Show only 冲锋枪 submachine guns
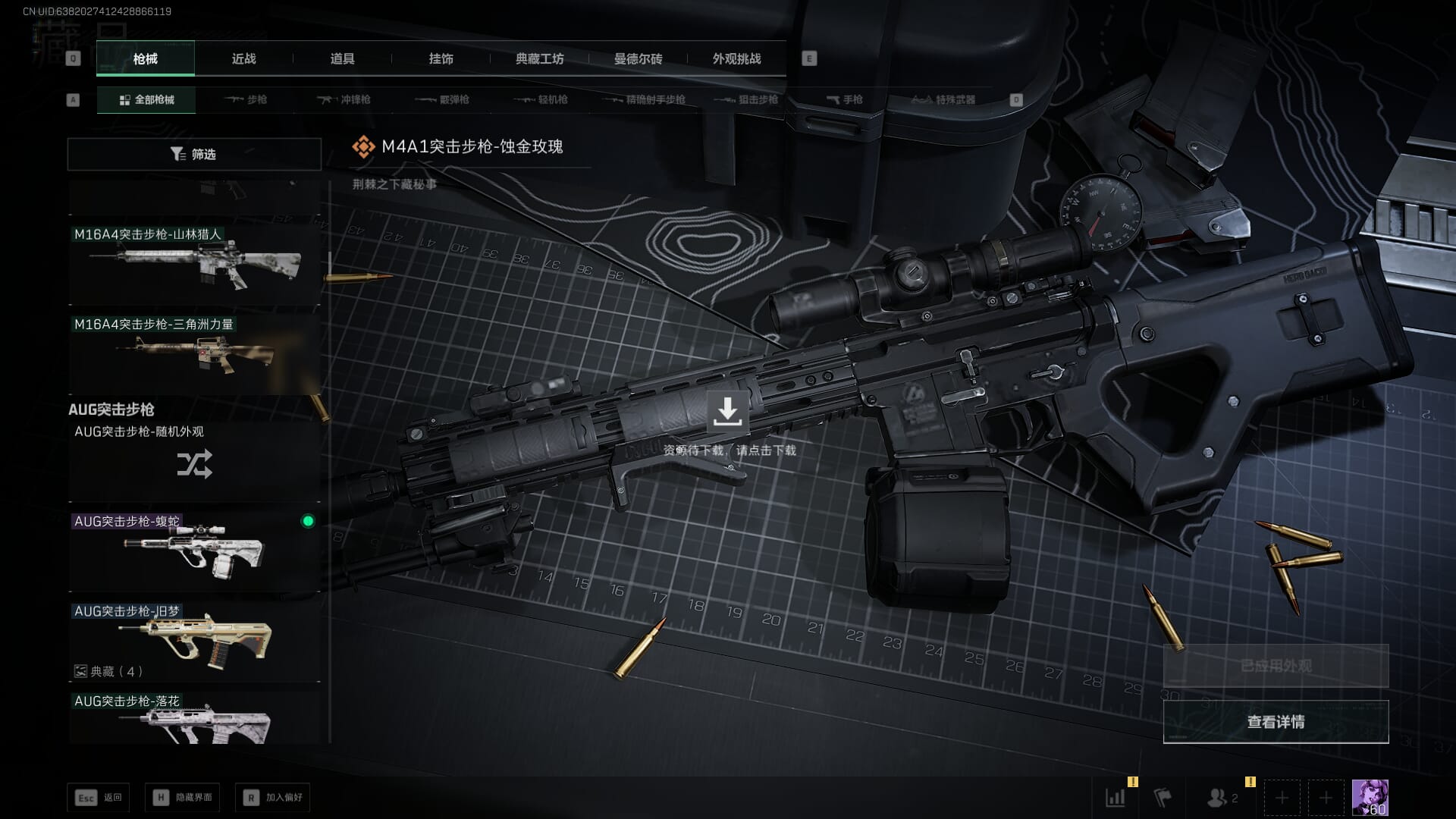The height and width of the screenshot is (819, 1456). click(345, 99)
